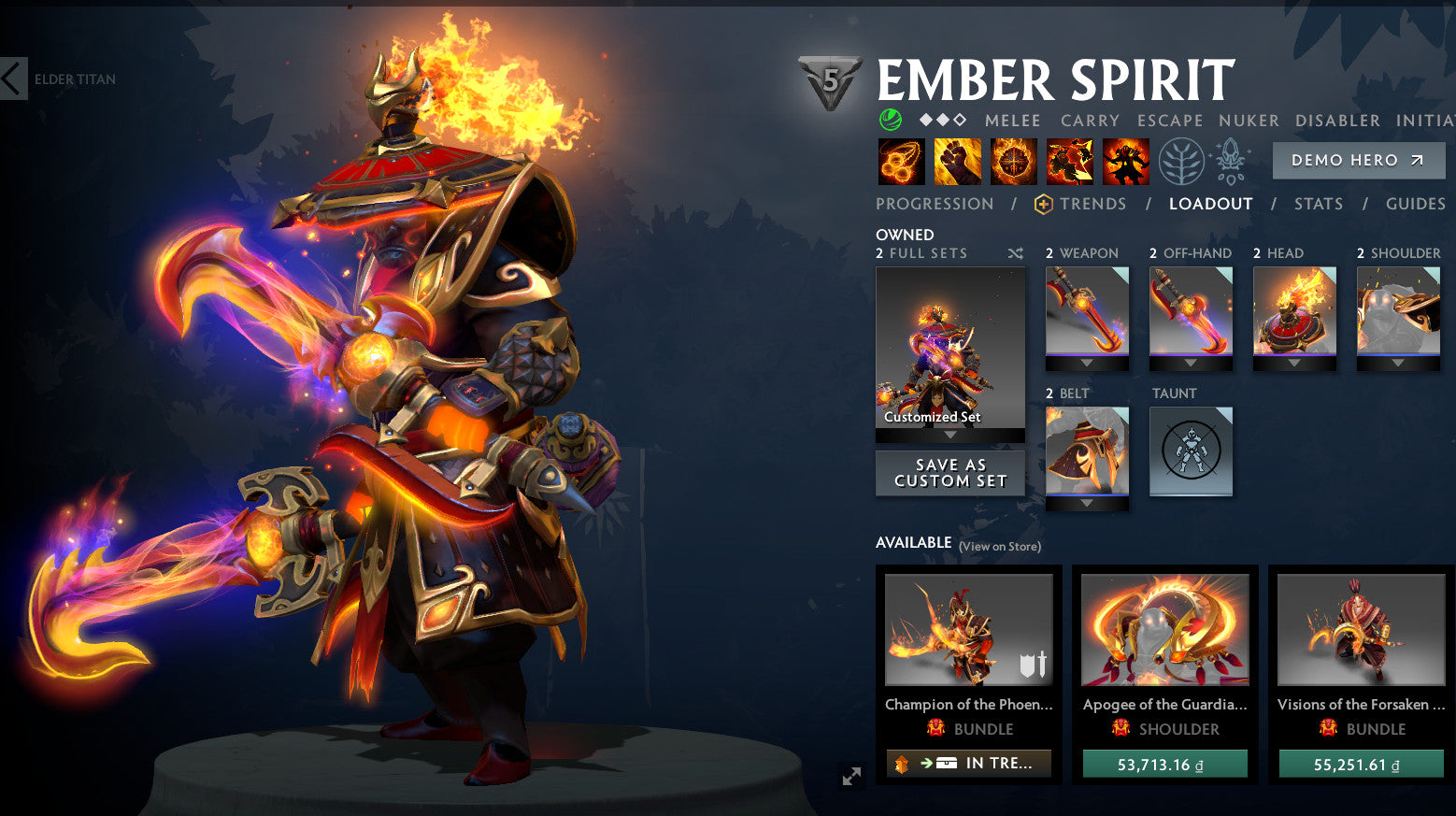Choose the equipped Weapon slot item

1087,312
